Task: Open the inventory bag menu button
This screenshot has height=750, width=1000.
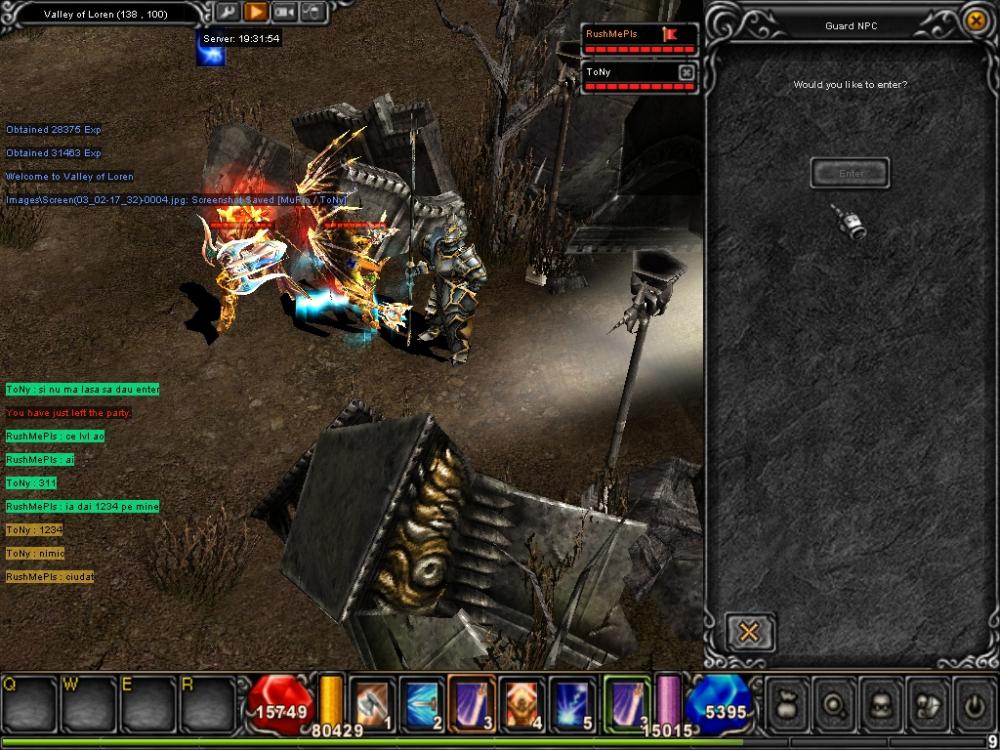Action: pyautogui.click(x=787, y=704)
